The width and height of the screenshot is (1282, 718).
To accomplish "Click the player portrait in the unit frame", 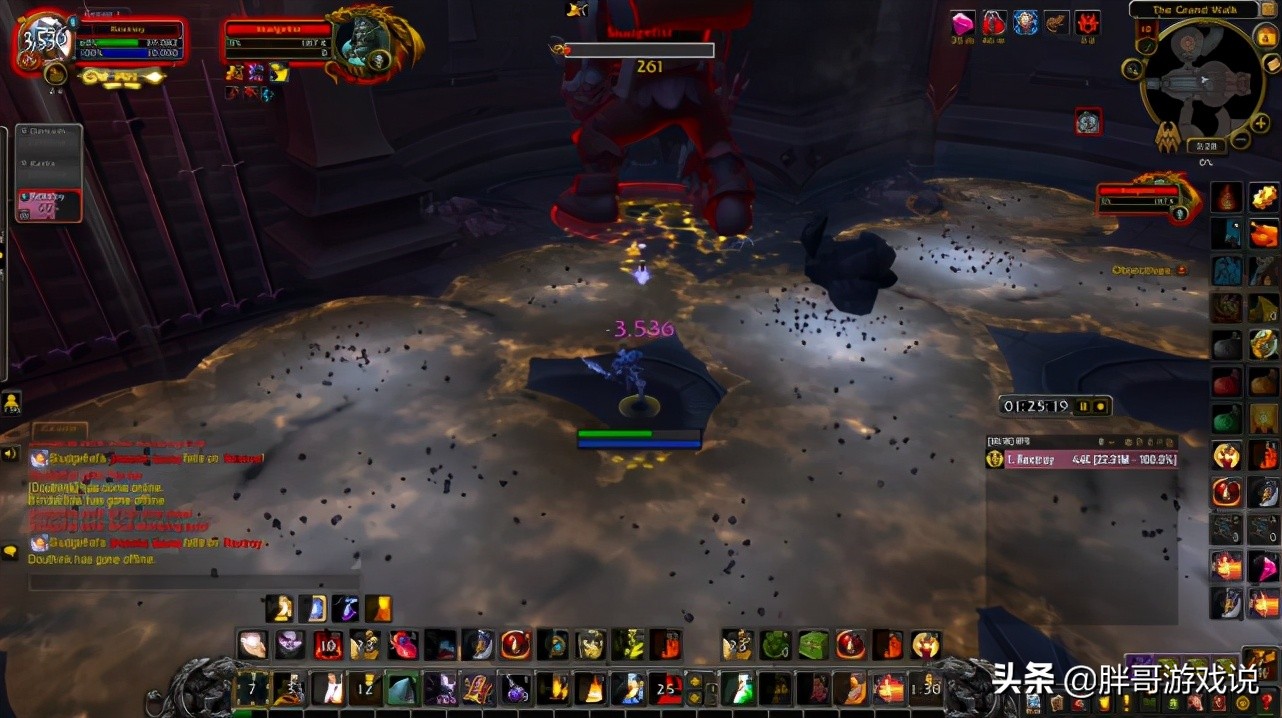I will coord(46,41).
